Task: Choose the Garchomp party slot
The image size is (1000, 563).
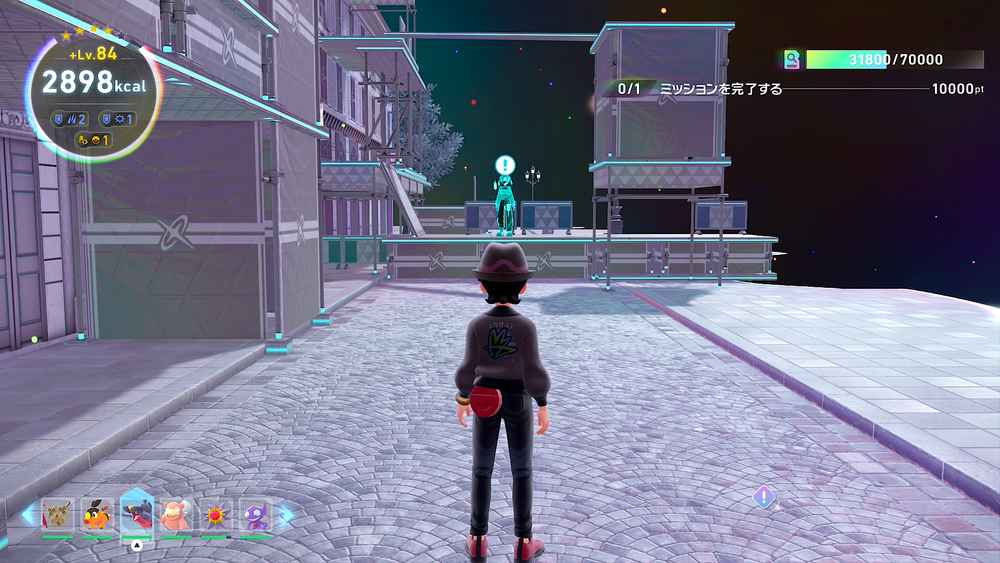Action: tap(137, 513)
